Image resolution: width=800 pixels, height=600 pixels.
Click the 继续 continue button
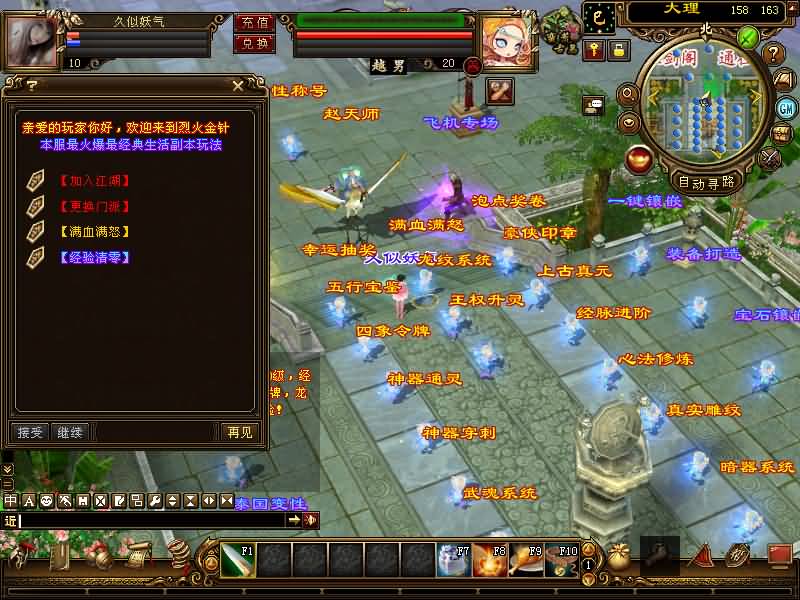(x=70, y=432)
